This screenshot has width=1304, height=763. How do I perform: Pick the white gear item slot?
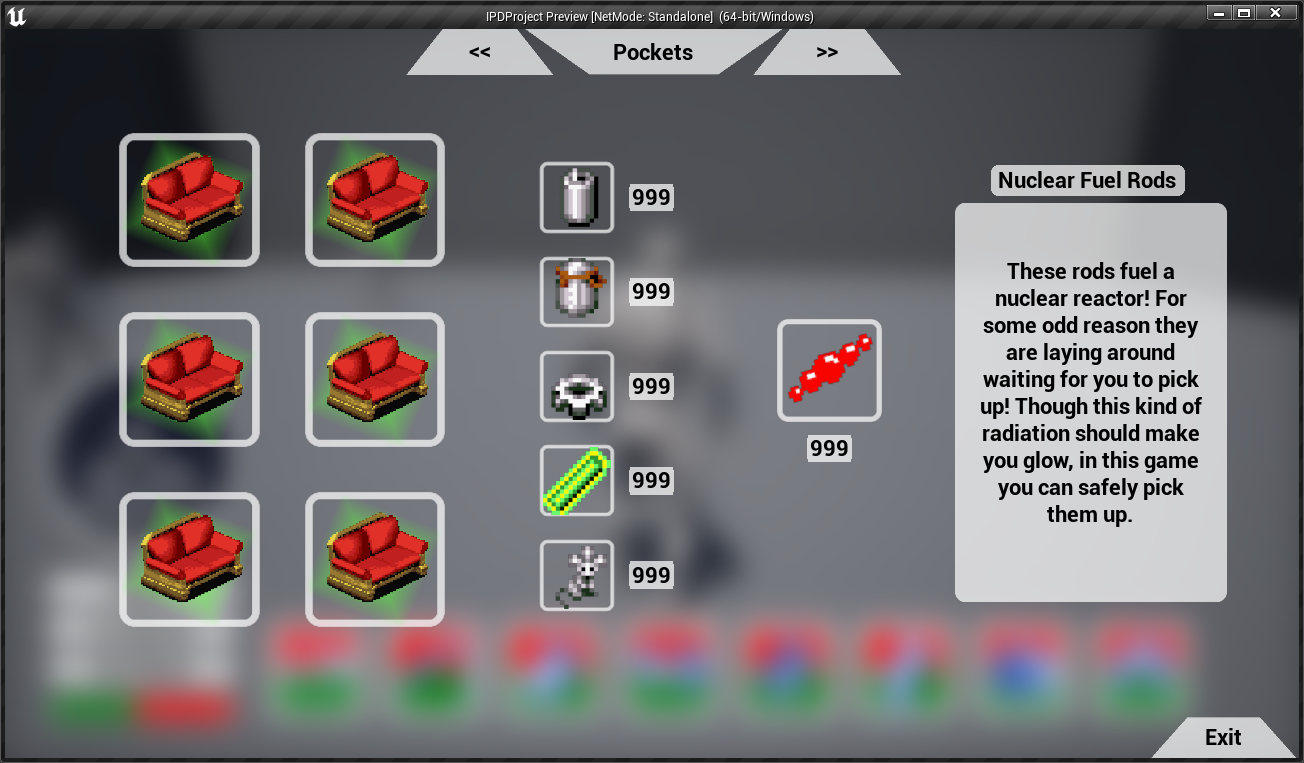tap(577, 386)
